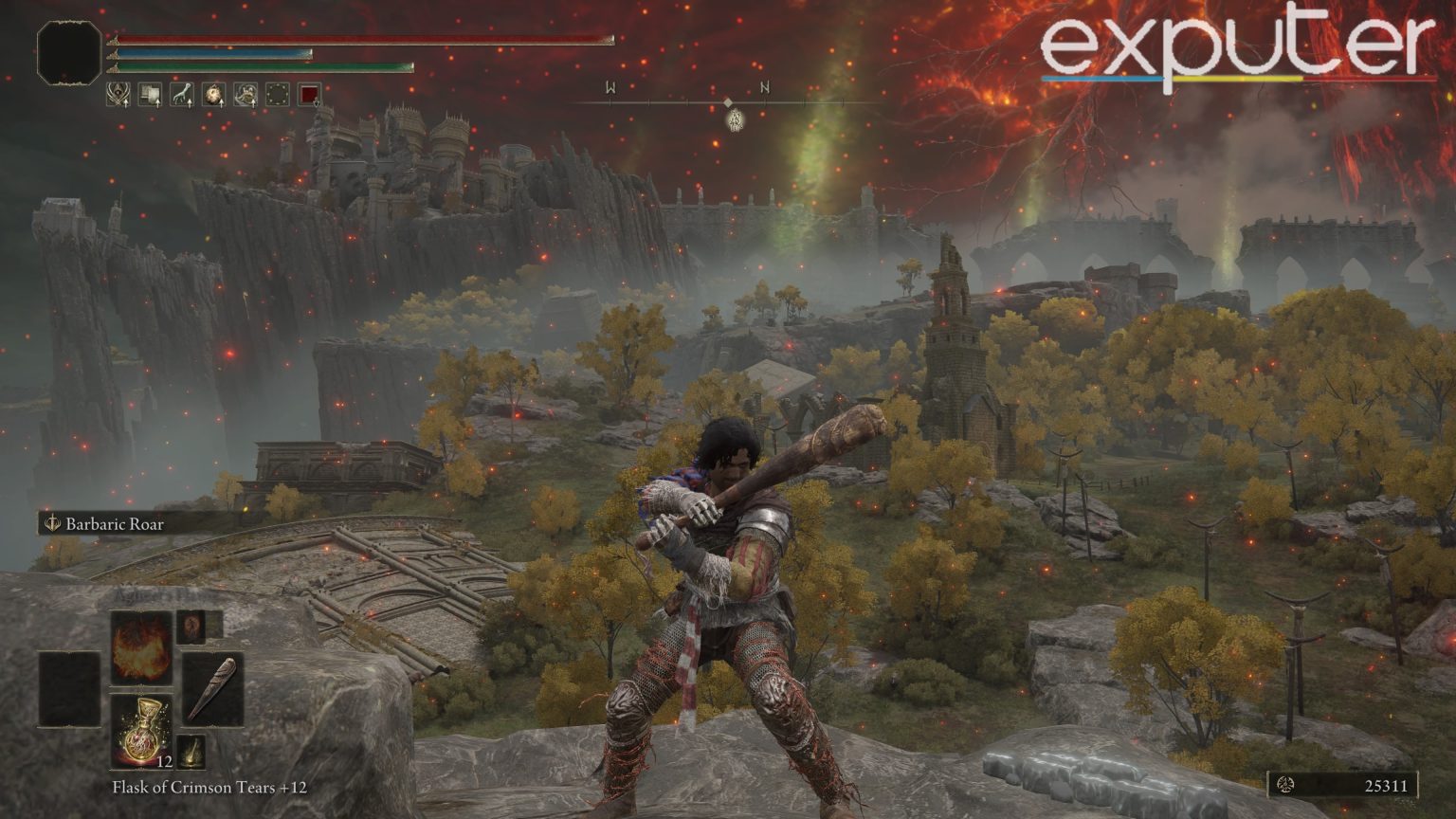Toggle the map fragment buff icon
Screen dimensions: 1456x819
pyautogui.click(x=150, y=92)
